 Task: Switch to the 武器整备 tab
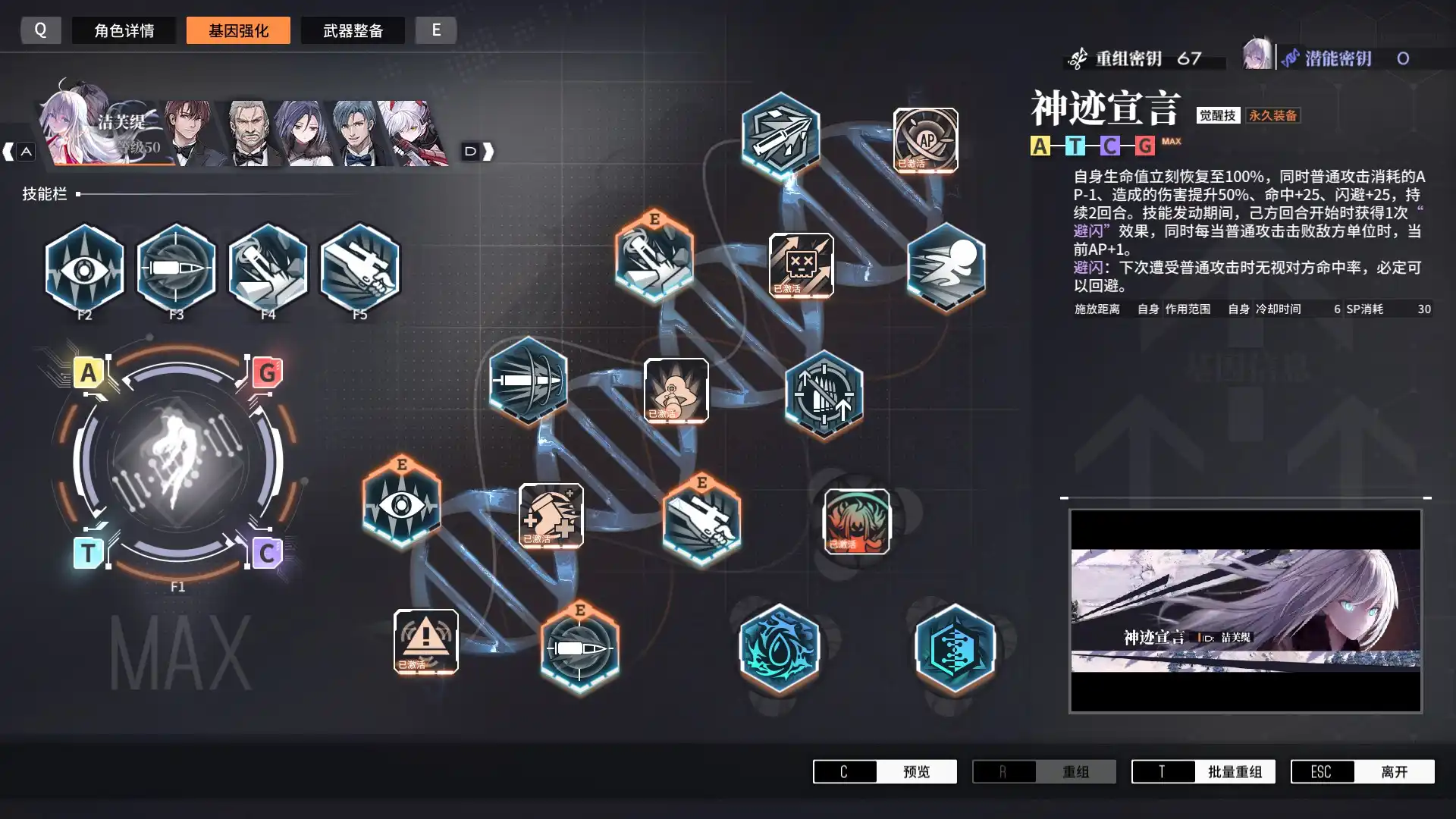coord(353,30)
